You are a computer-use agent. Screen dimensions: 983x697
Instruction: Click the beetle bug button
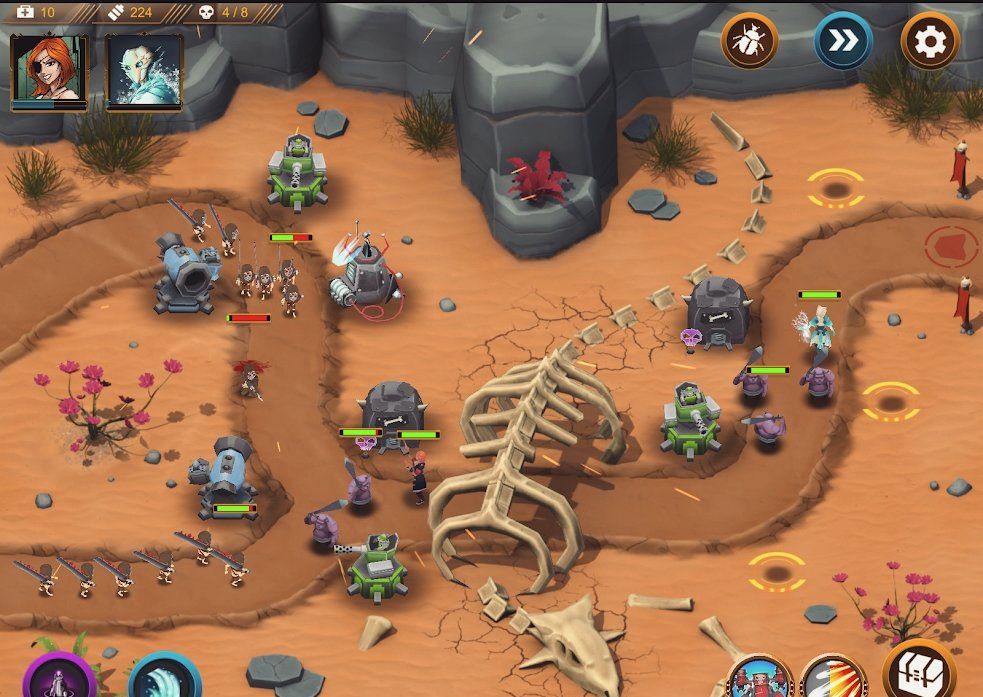click(749, 41)
